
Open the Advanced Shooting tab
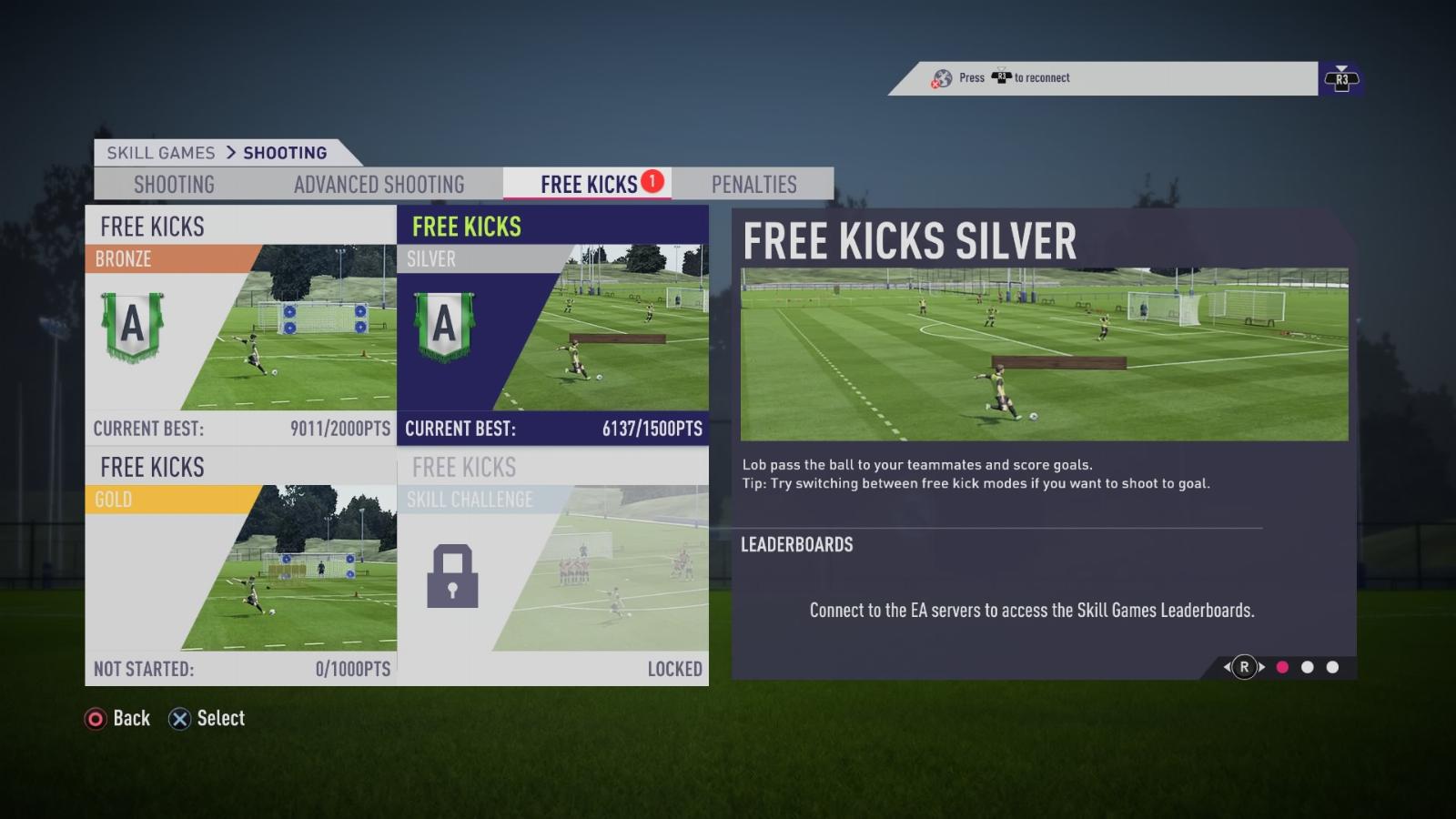point(379,185)
